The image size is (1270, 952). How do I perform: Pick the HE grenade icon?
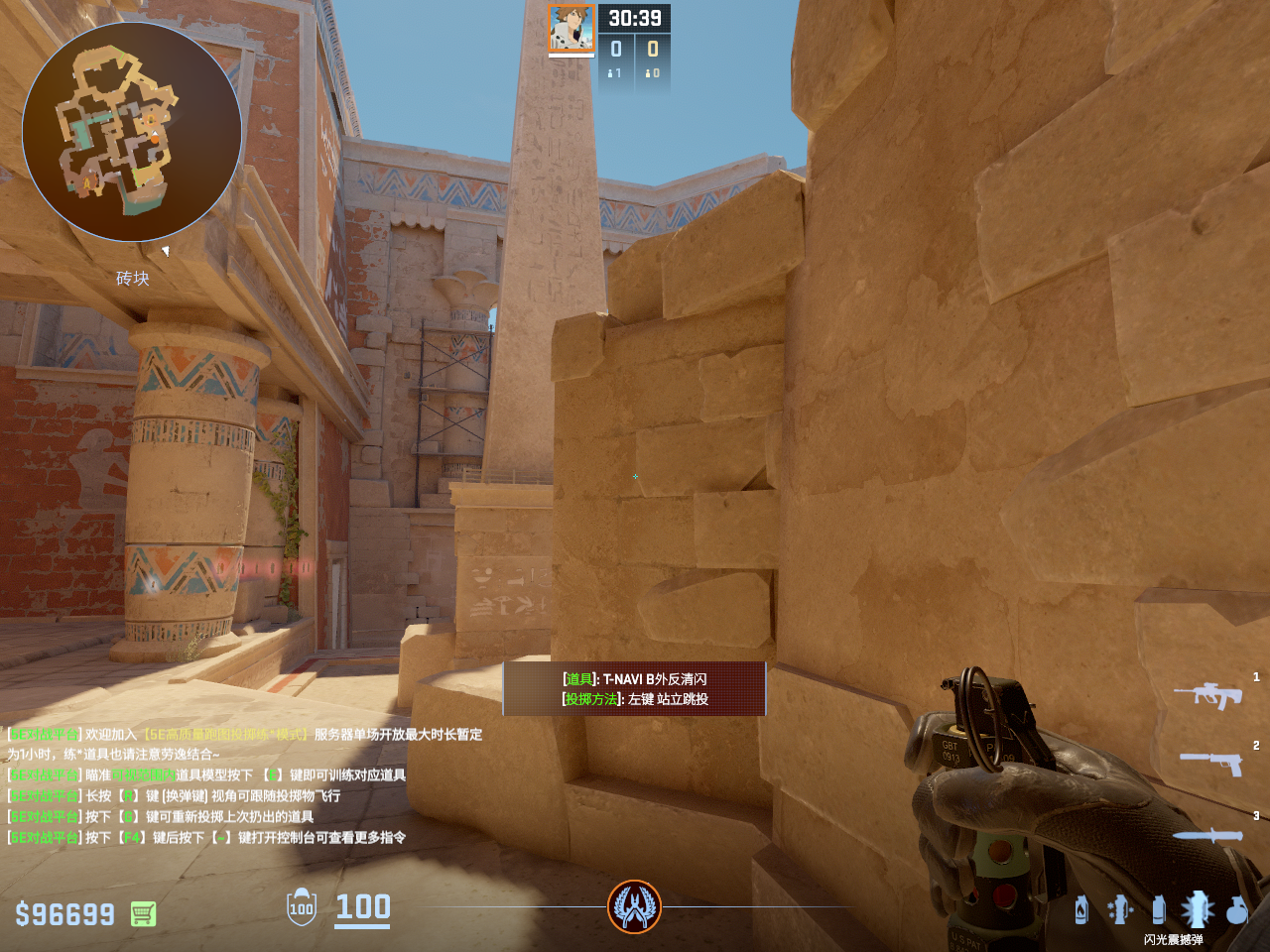point(1236,909)
